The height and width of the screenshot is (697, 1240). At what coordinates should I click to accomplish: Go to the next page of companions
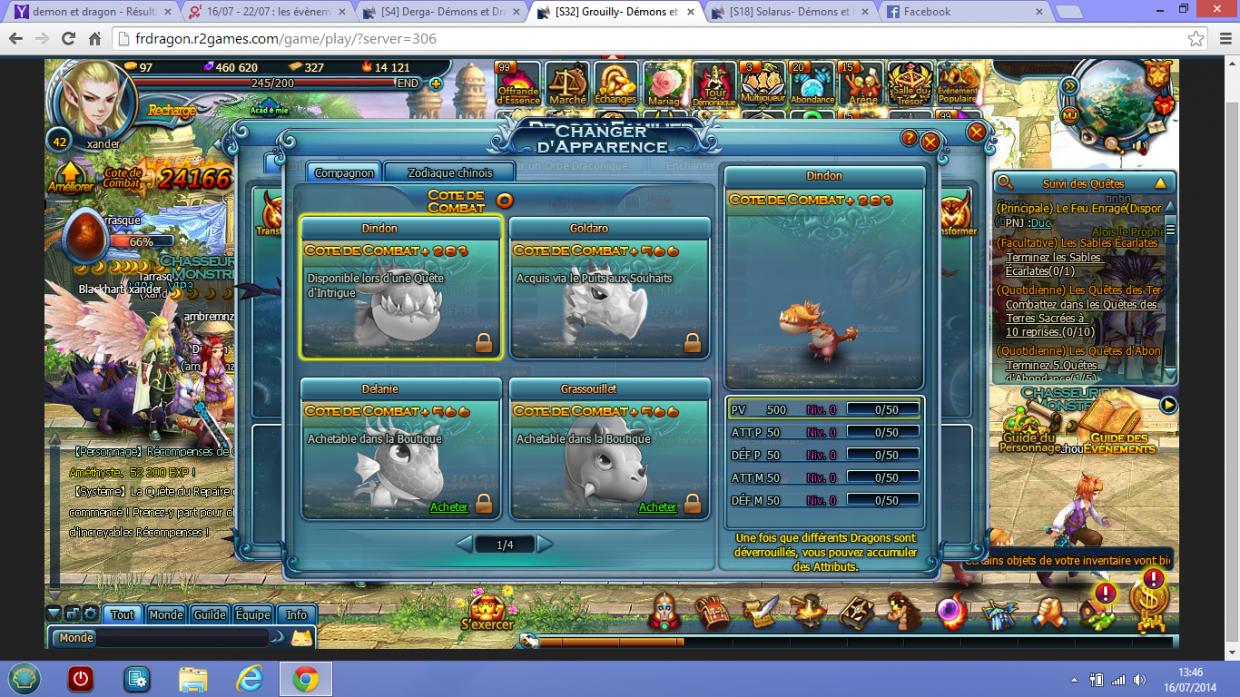click(x=545, y=544)
